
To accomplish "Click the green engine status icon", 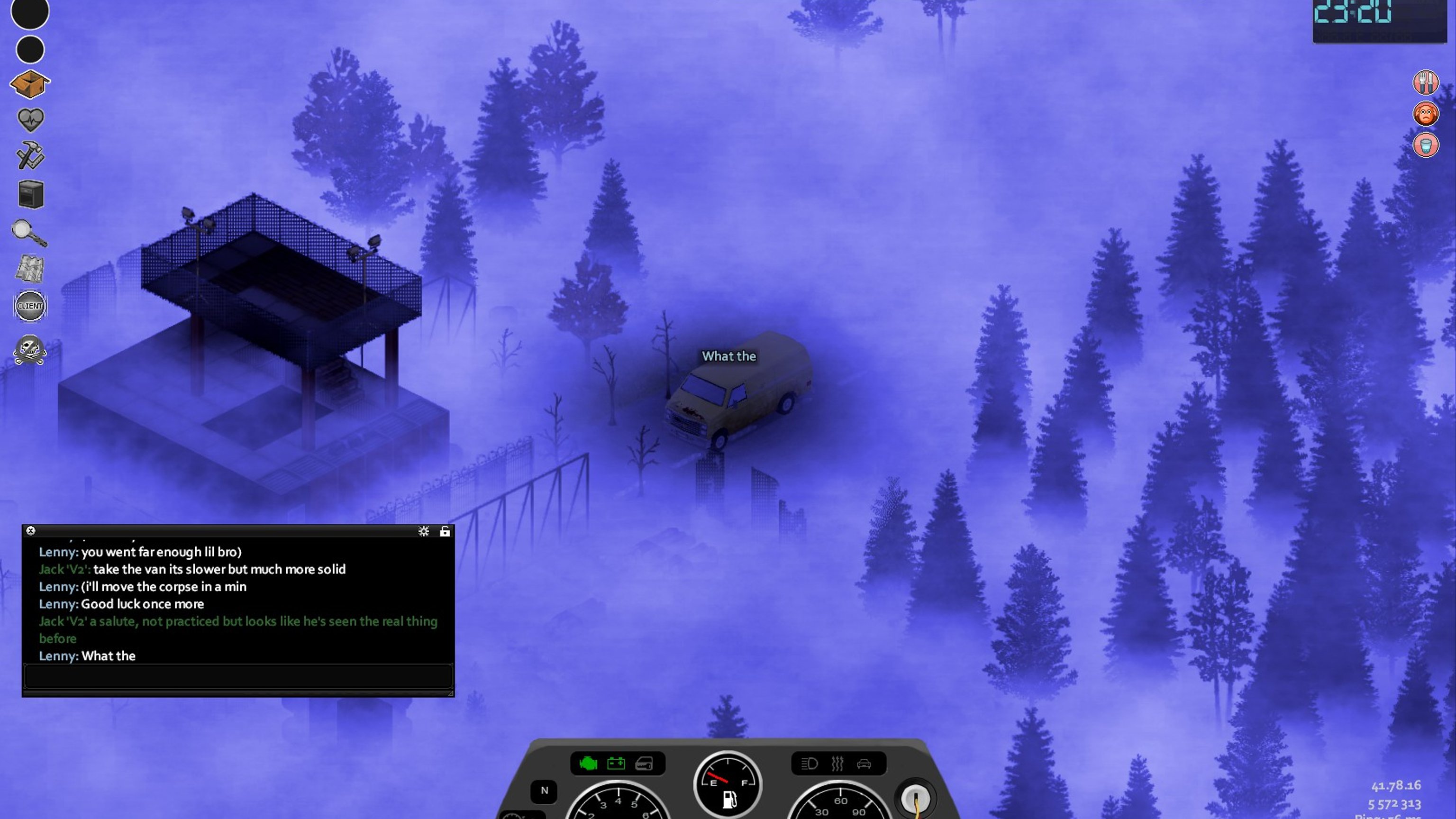I will (588, 764).
